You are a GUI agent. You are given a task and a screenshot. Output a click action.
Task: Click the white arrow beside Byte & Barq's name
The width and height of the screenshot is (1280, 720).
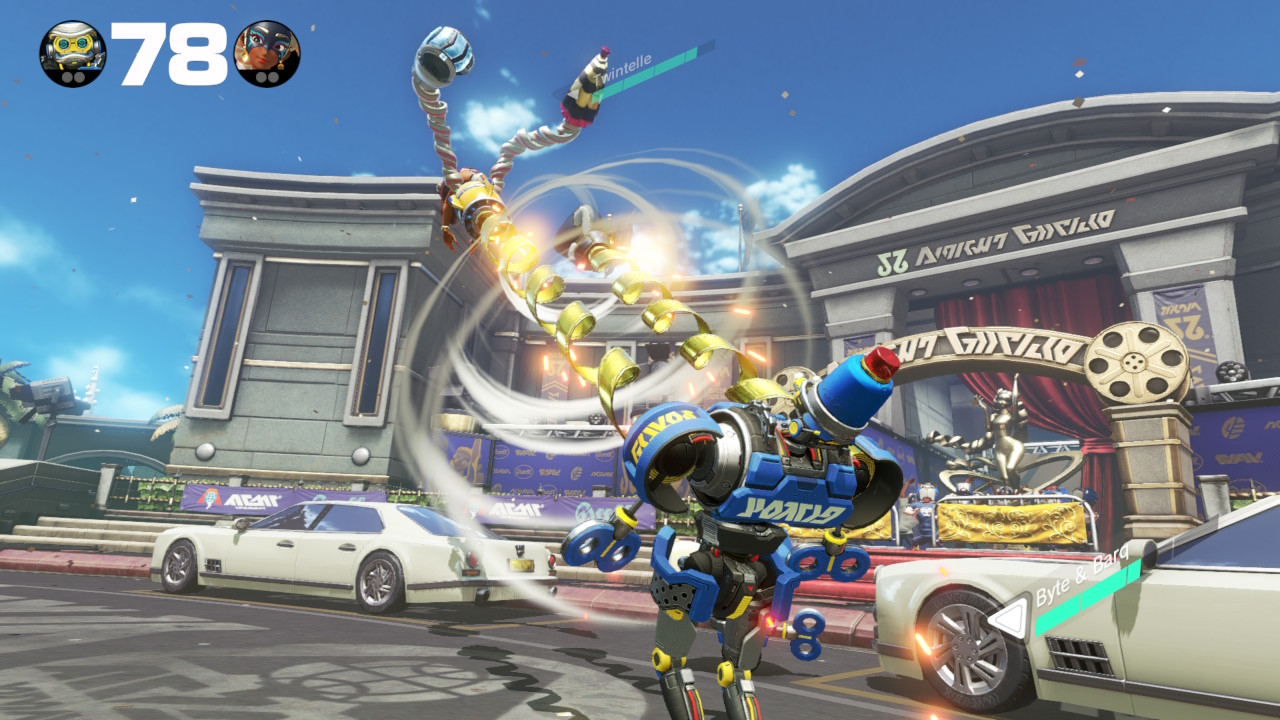pos(1010,617)
